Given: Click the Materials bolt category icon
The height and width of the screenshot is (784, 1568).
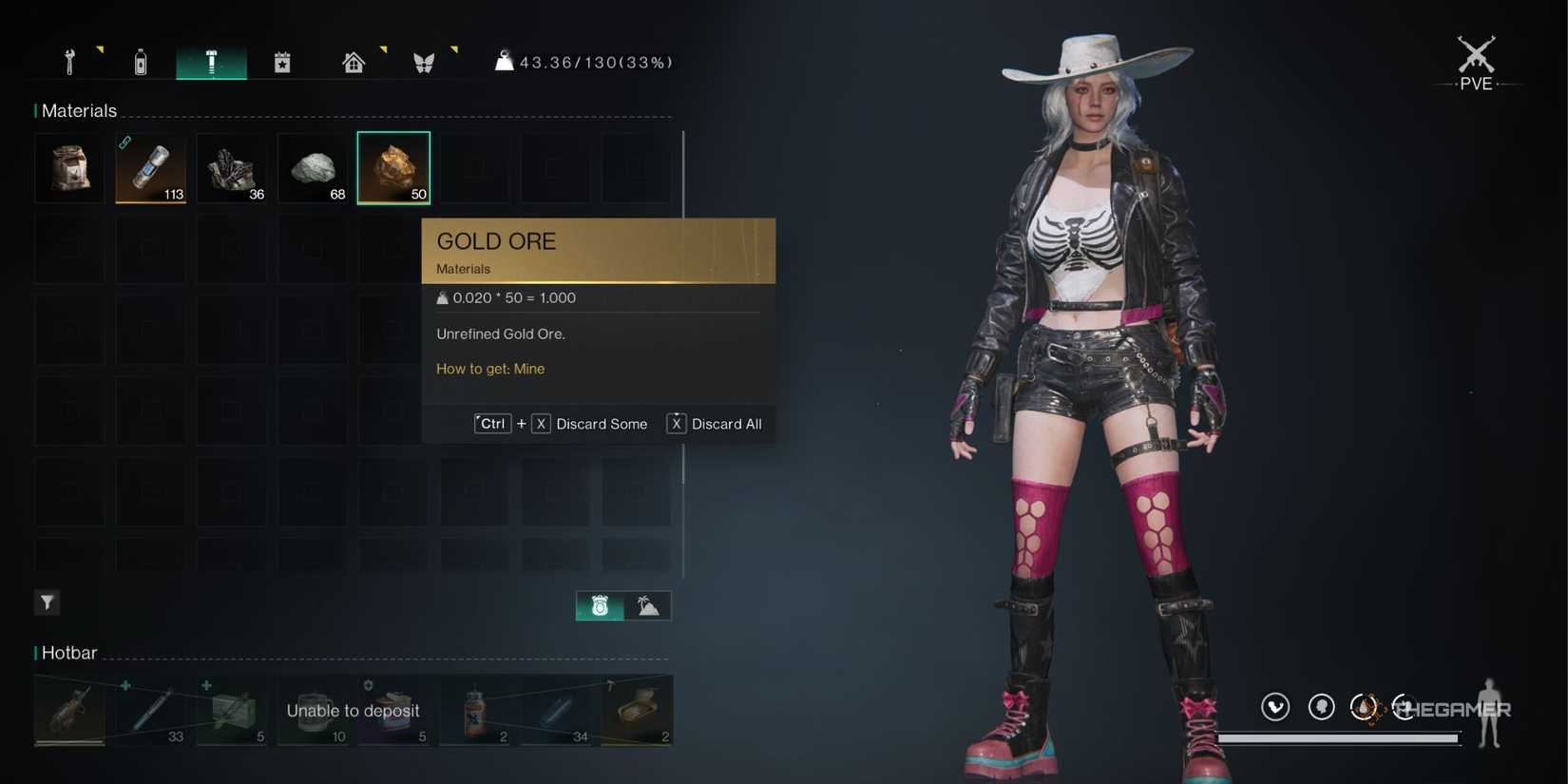Looking at the screenshot, I should point(211,61).
